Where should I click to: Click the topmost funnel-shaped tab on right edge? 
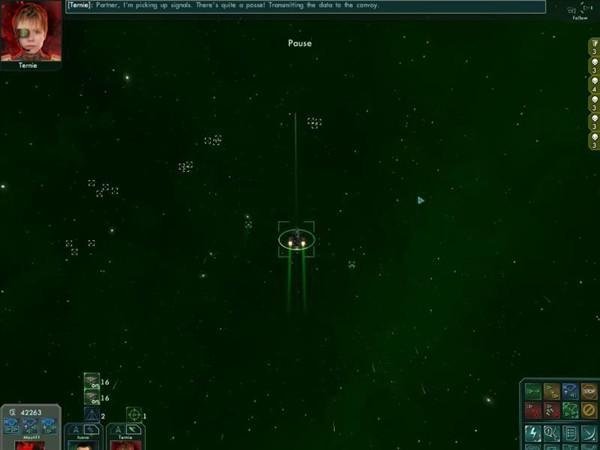594,47
